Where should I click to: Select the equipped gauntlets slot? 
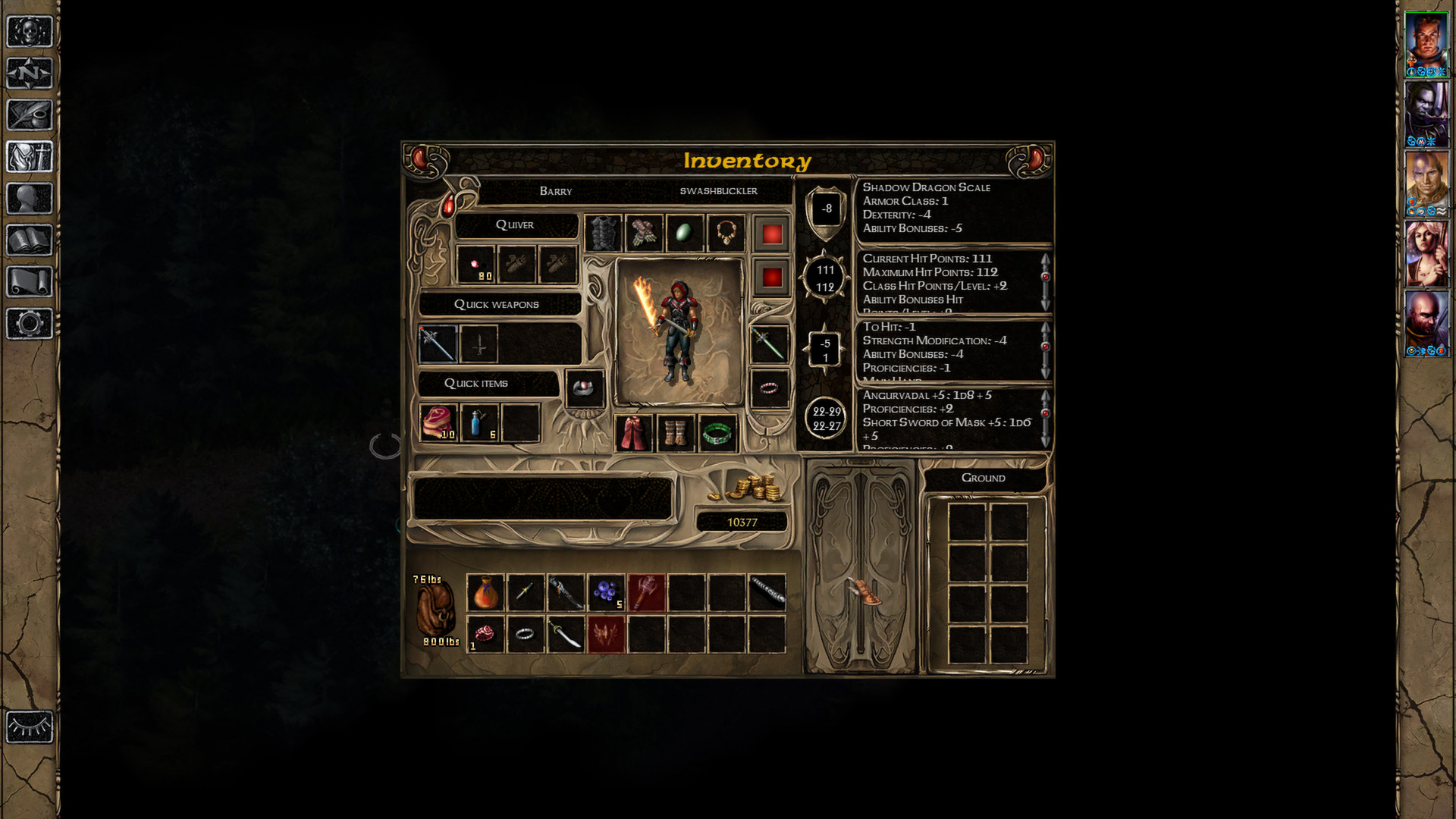coord(644,233)
